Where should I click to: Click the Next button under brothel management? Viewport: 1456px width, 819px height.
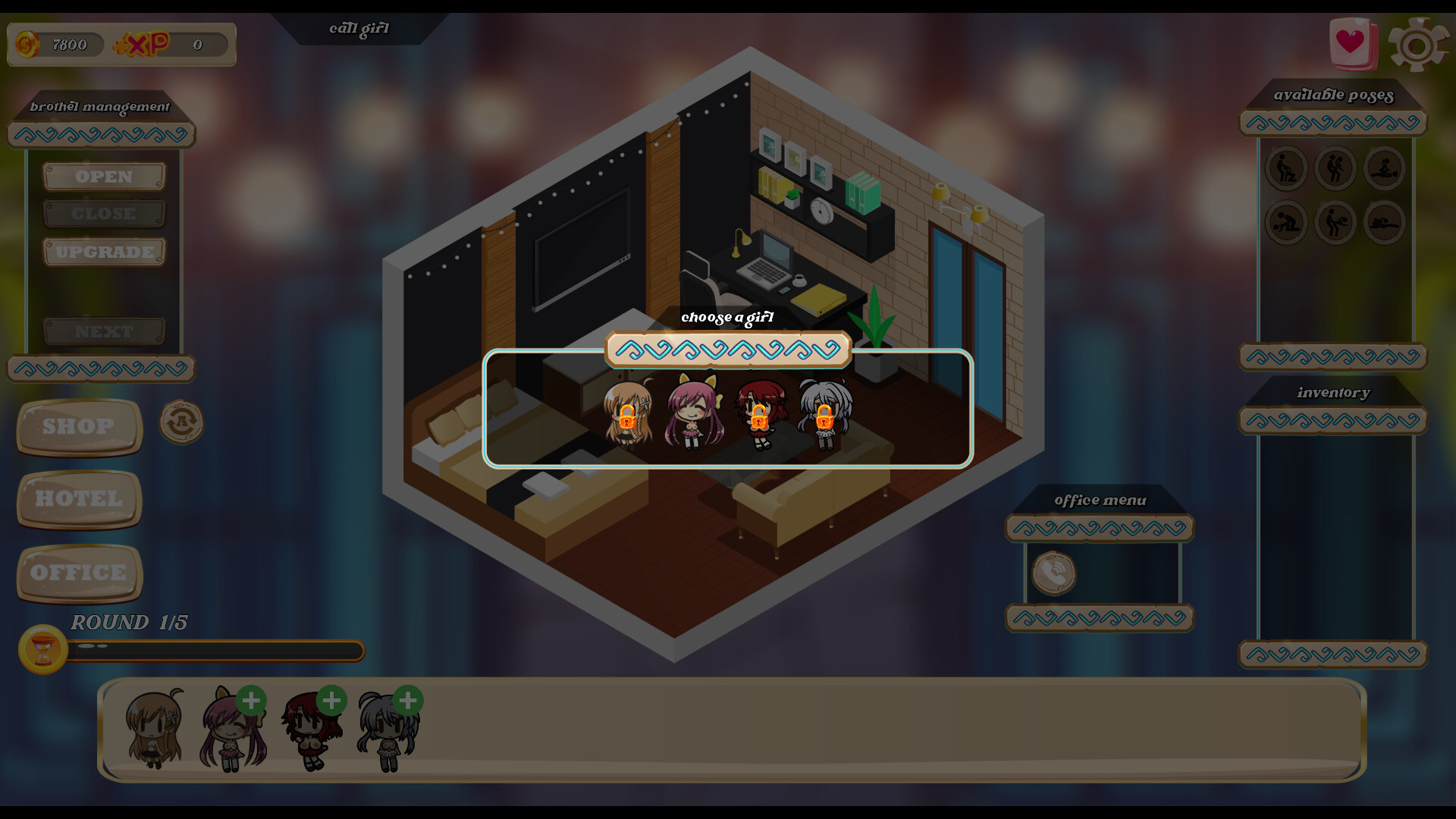click(104, 331)
